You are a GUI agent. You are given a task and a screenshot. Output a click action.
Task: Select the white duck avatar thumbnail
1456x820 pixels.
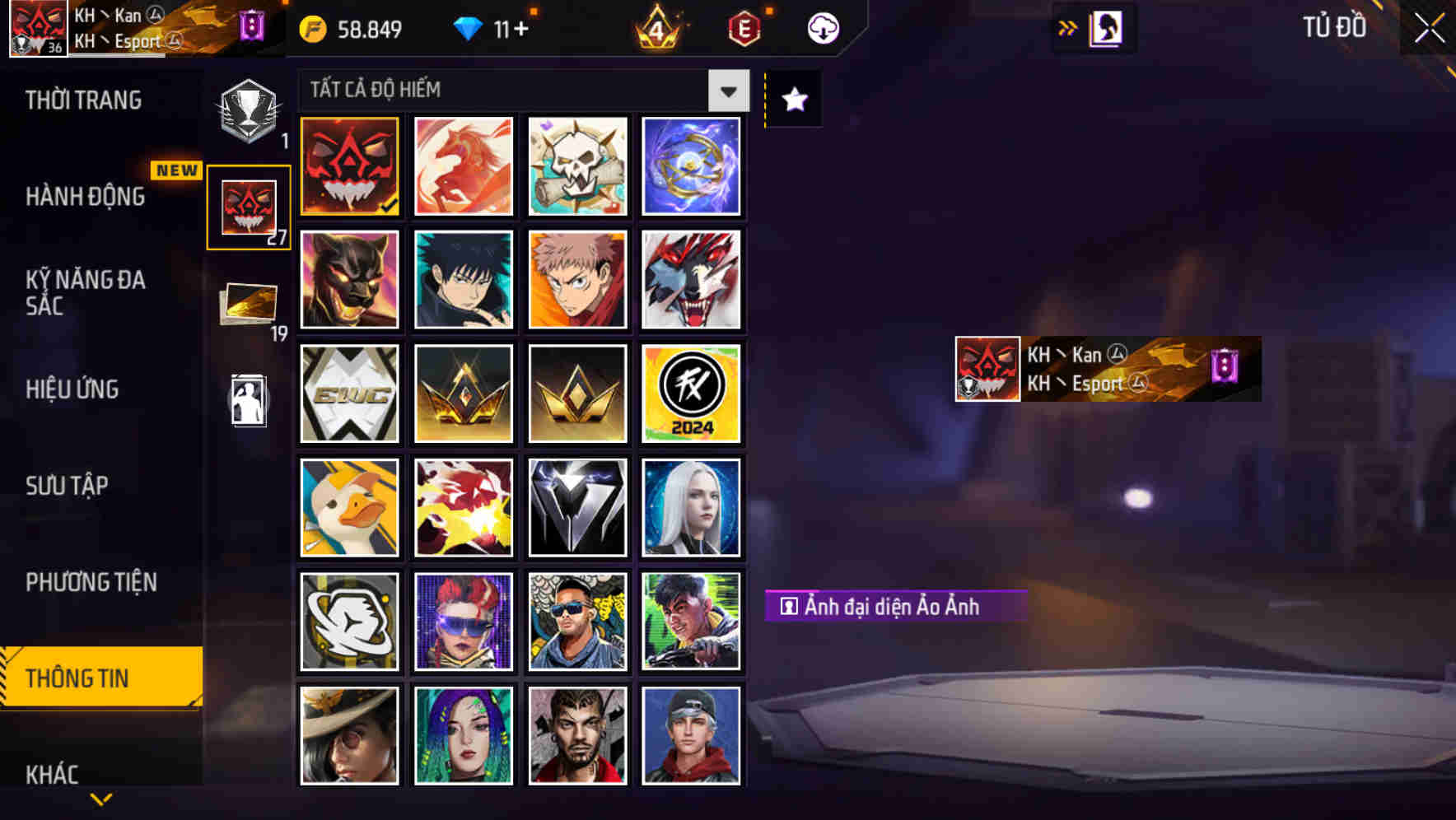coord(348,507)
